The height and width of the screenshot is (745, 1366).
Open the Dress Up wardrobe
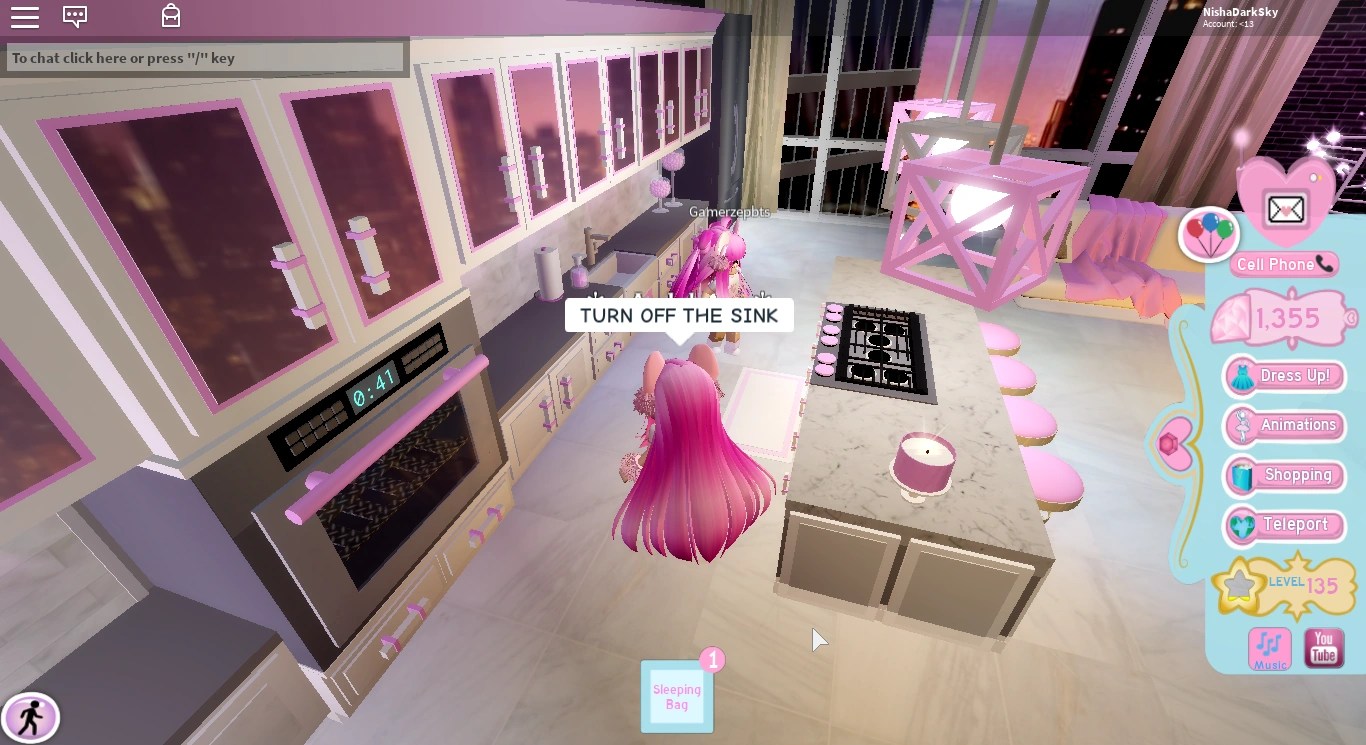tap(1283, 376)
